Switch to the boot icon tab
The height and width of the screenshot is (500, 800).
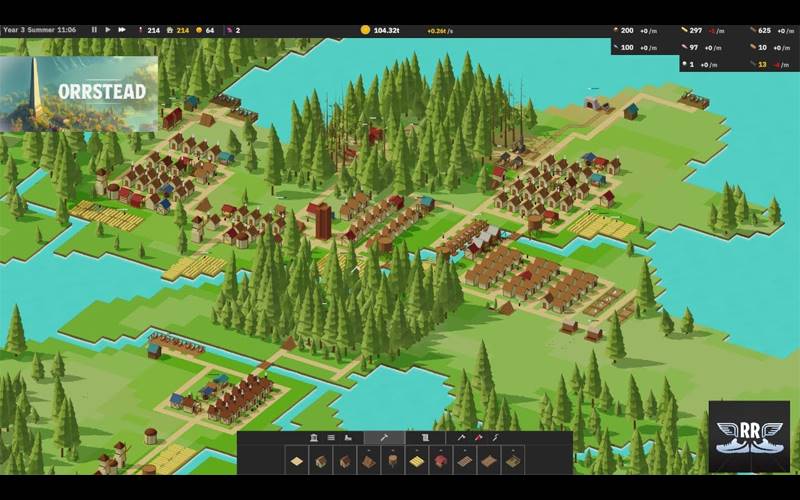[348, 438]
